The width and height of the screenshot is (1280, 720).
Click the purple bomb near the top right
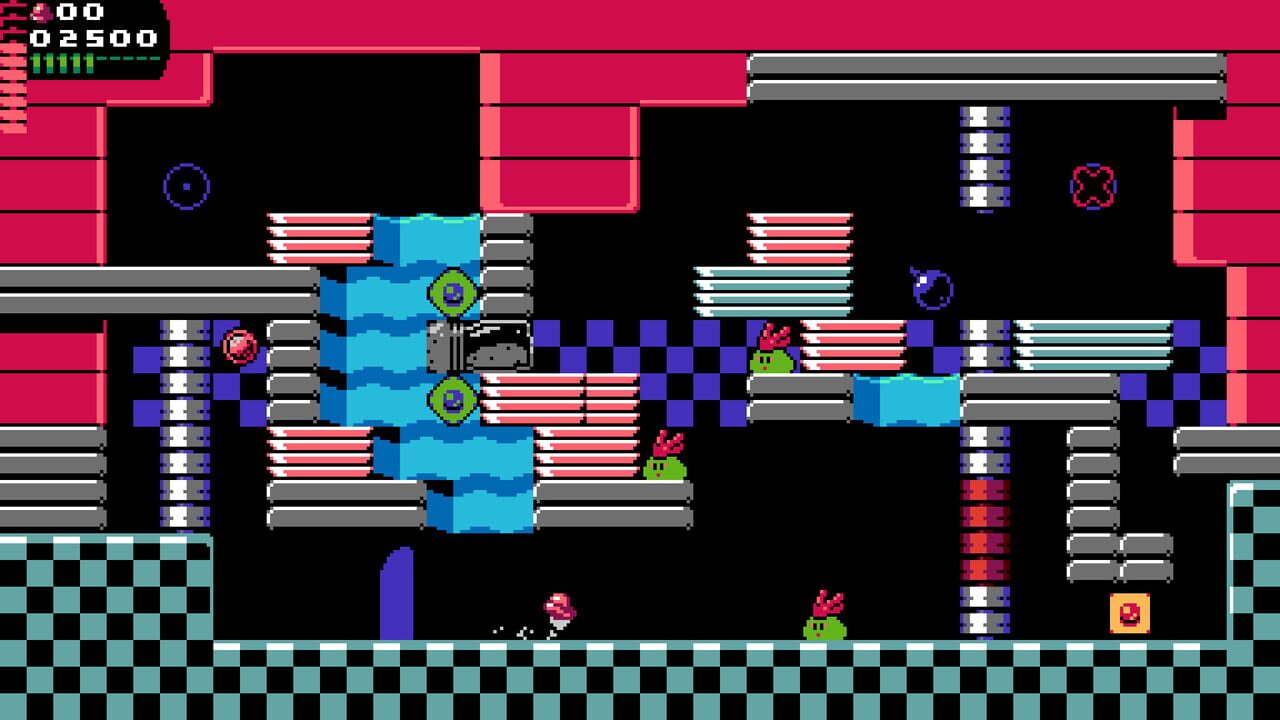930,290
